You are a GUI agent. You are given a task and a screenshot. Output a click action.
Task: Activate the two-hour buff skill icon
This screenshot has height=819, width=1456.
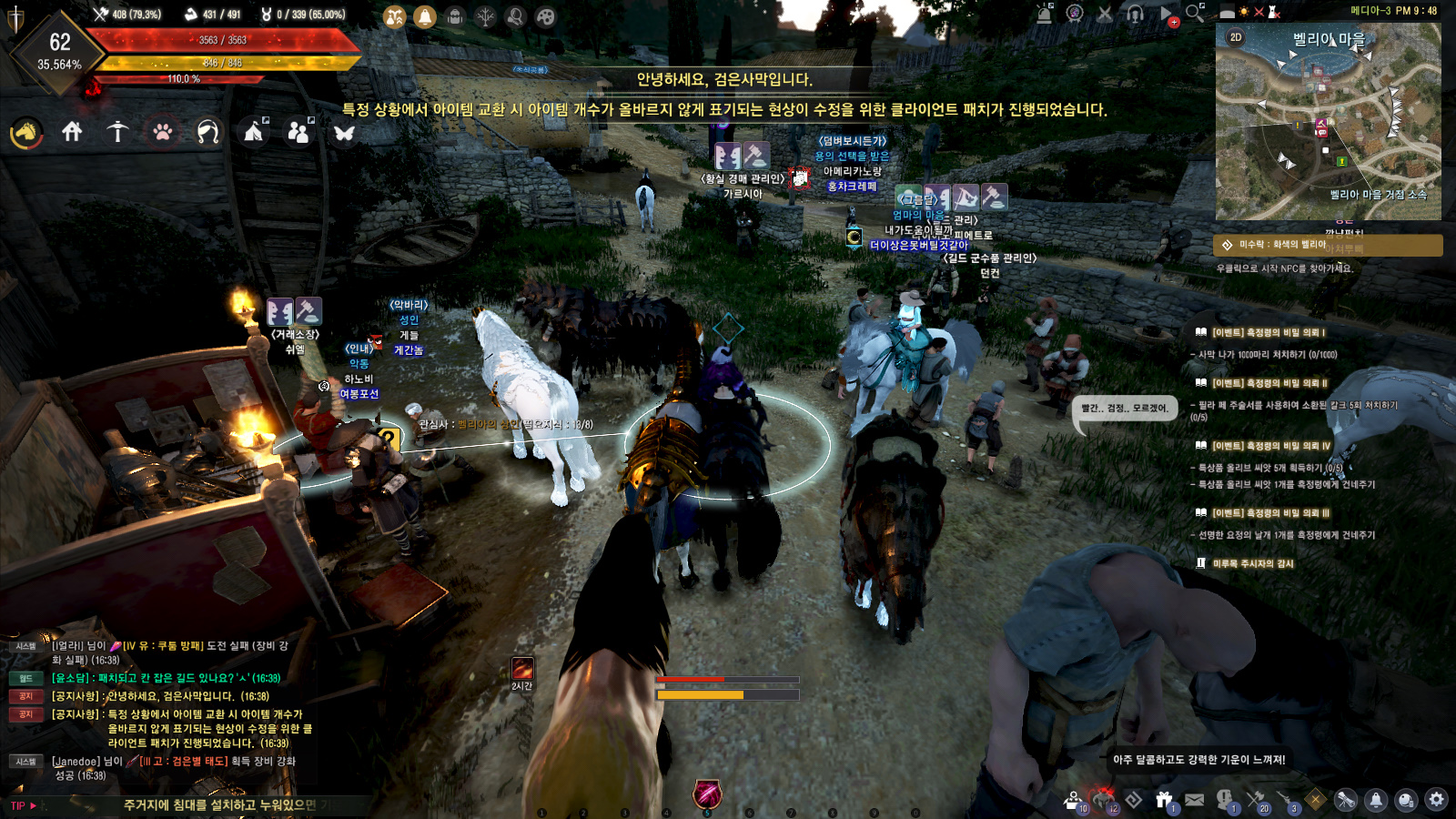click(x=521, y=669)
